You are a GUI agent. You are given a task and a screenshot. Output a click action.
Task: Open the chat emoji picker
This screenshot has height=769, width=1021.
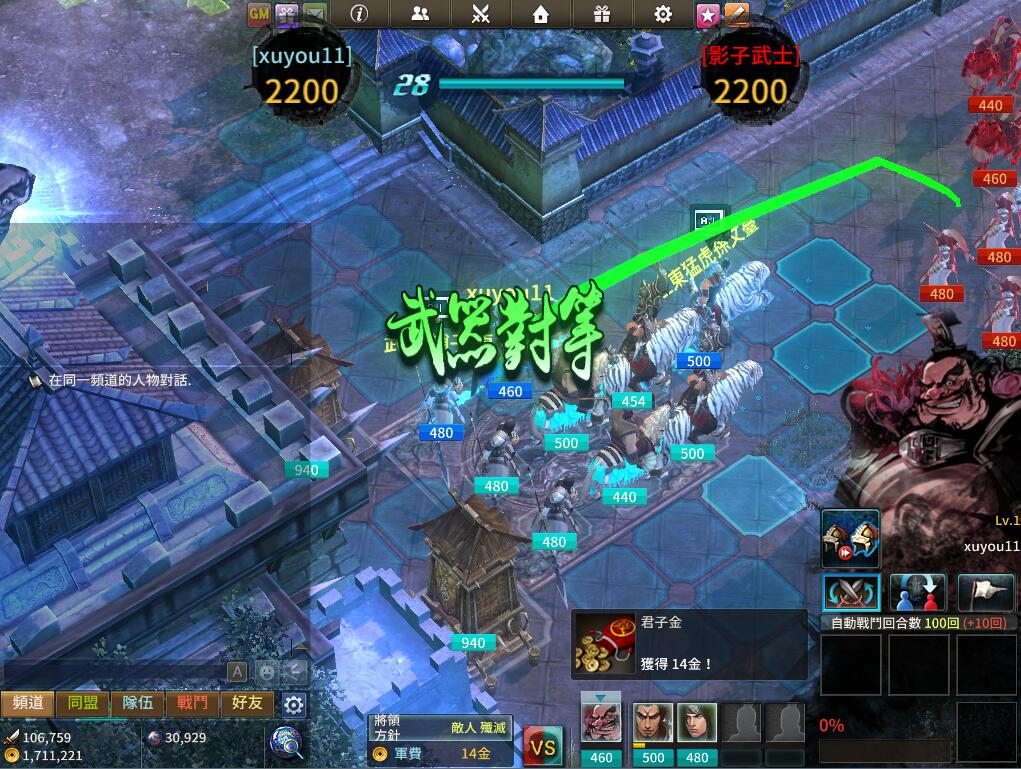pyautogui.click(x=267, y=671)
